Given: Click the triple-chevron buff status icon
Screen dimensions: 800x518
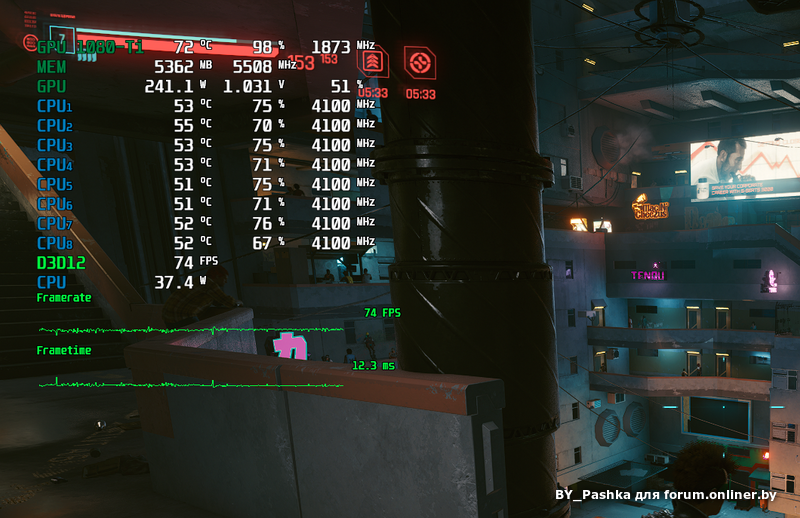Looking at the screenshot, I should [373, 63].
